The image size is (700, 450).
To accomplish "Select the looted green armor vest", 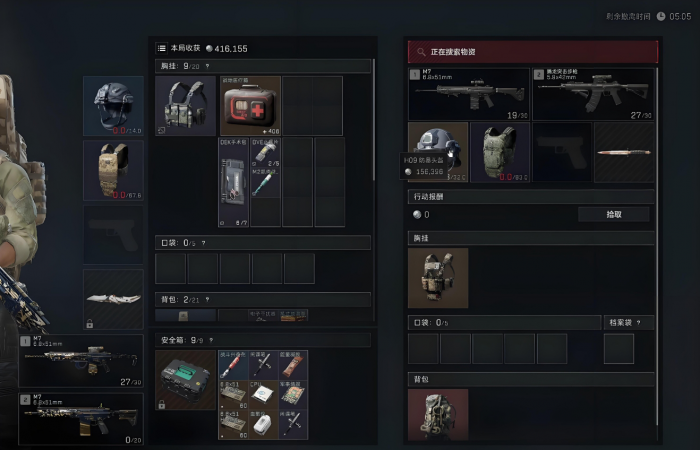I will (x=500, y=151).
